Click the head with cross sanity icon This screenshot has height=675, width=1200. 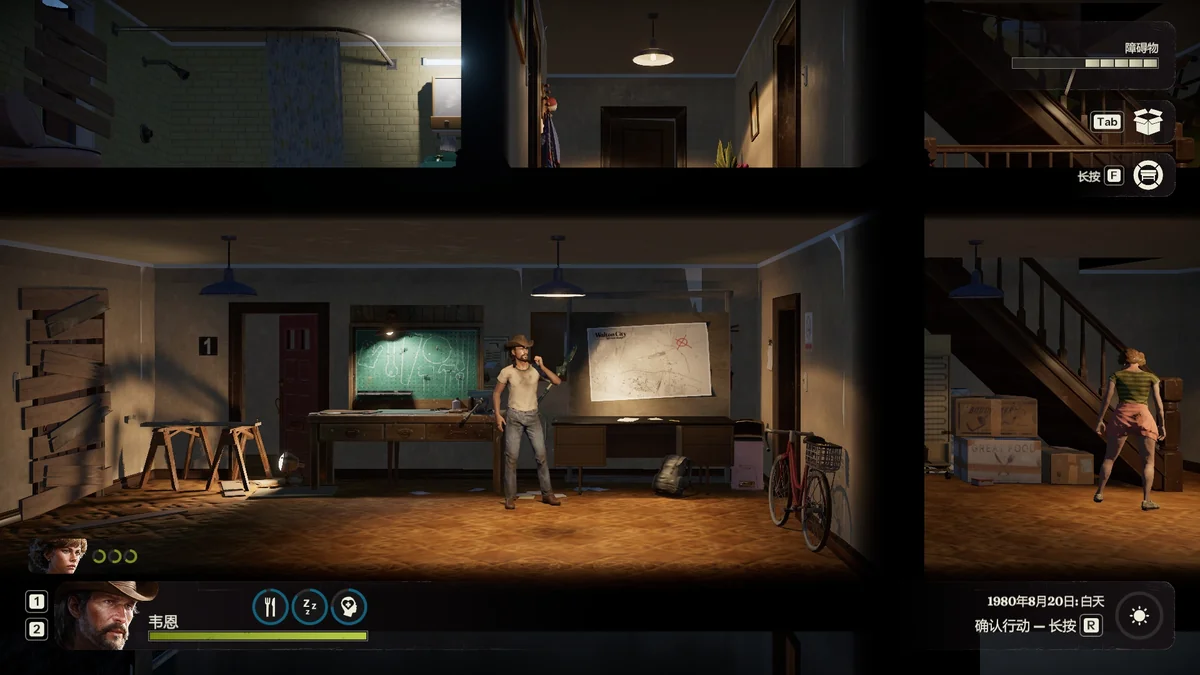349,607
